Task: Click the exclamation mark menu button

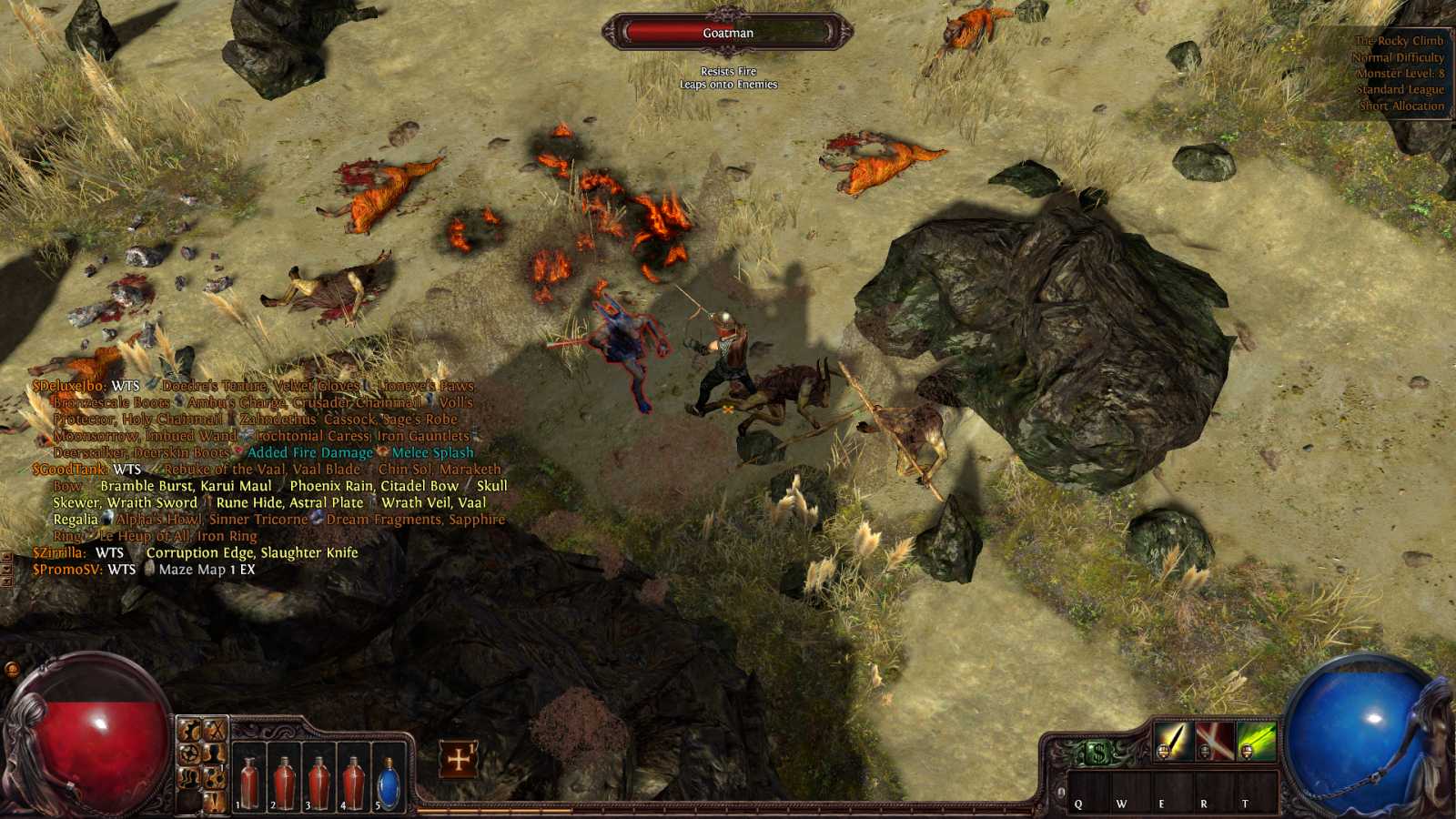Action: click(x=215, y=801)
